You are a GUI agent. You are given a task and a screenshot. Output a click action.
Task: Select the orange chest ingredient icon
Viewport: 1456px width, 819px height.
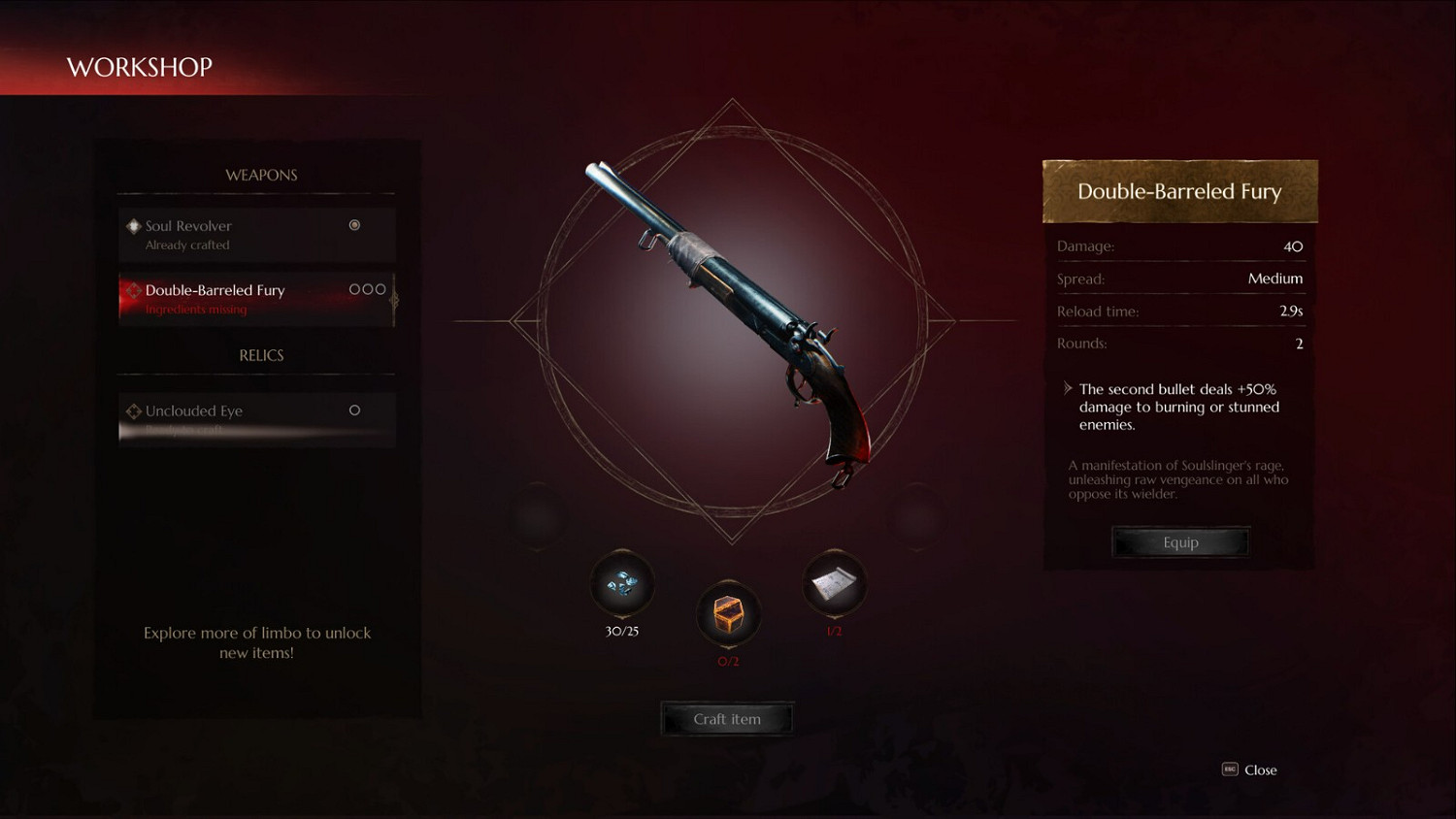[728, 613]
